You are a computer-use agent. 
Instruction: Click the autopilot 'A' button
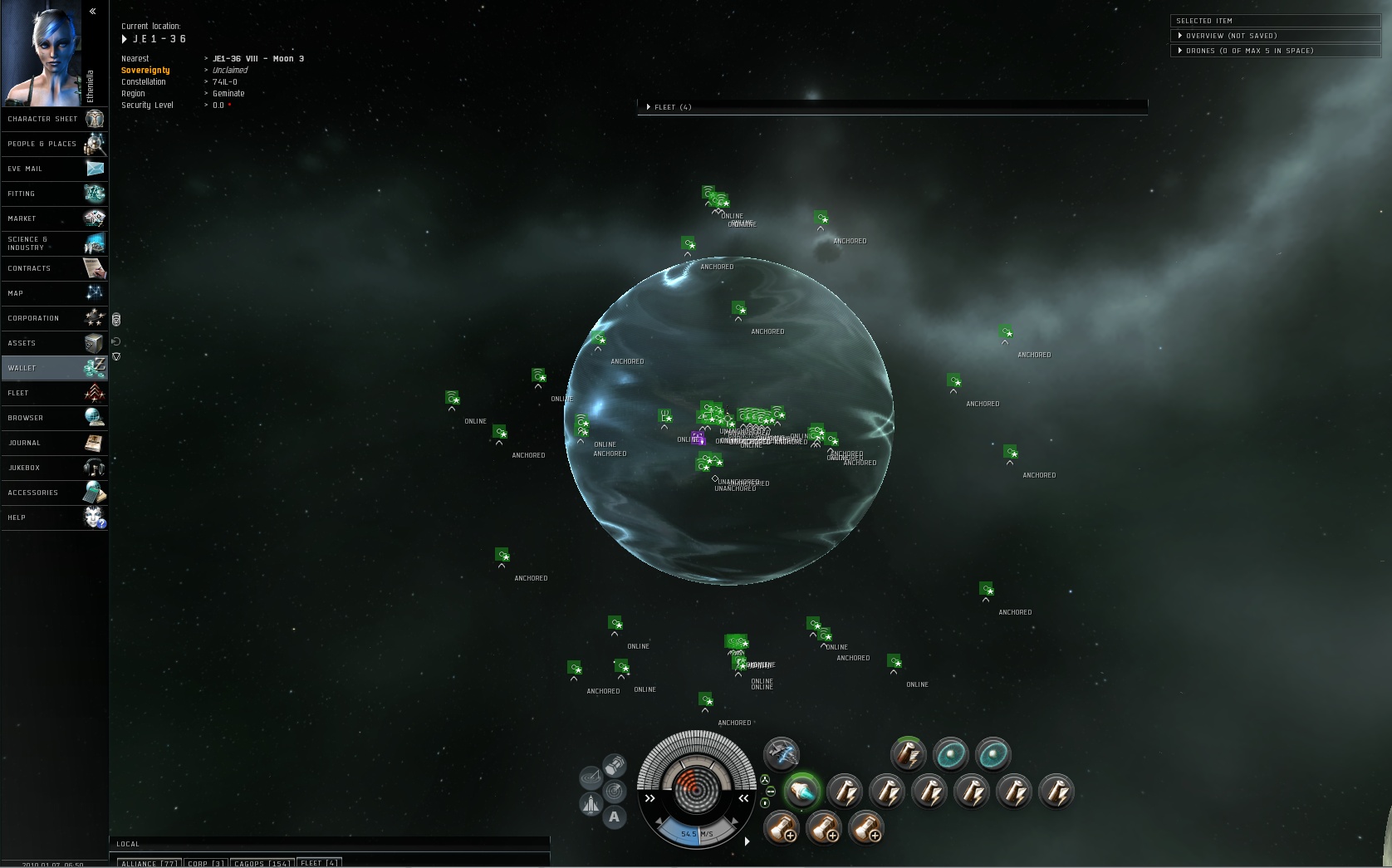[x=614, y=817]
